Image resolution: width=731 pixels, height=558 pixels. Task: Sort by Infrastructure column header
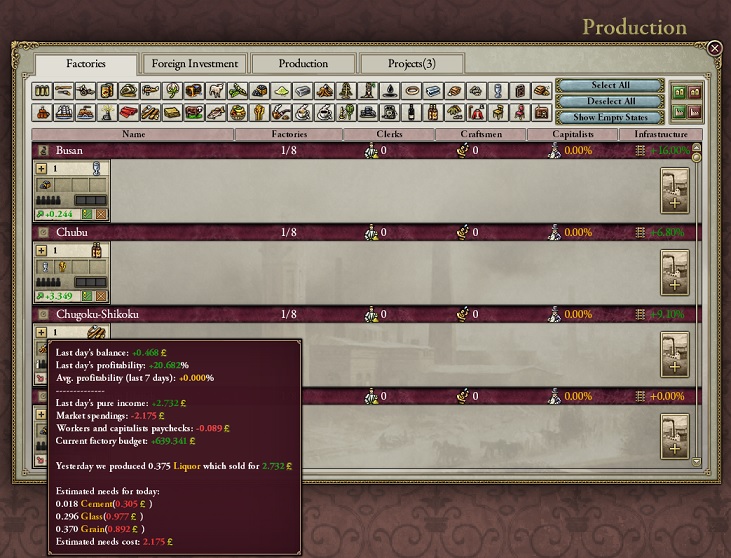click(654, 134)
